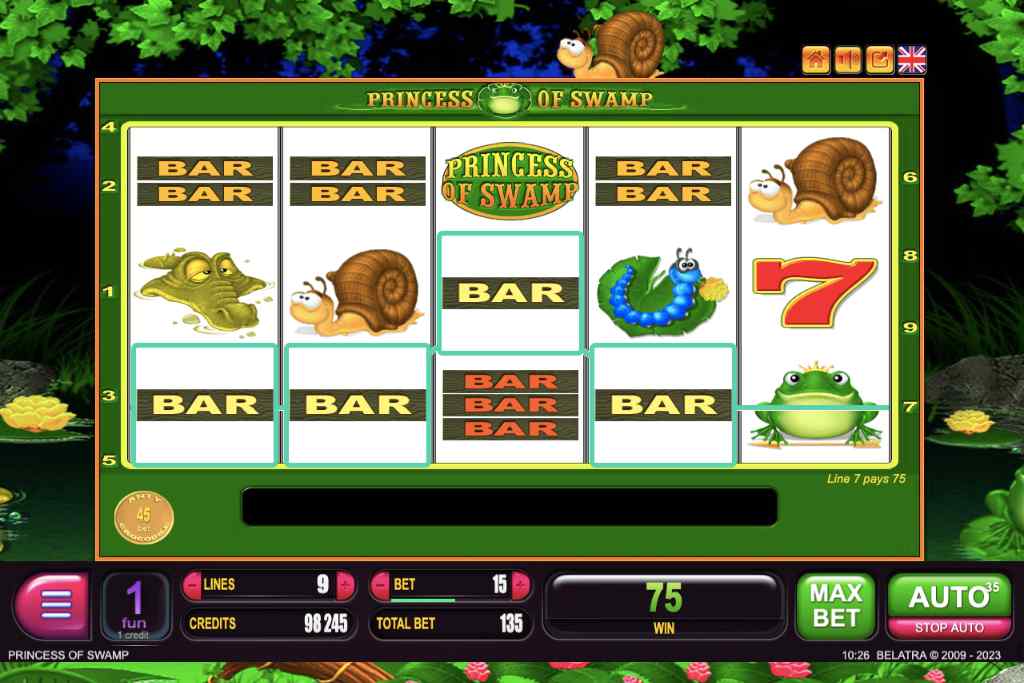Change language via the UK flag
1024x683 pixels.
pyautogui.click(x=912, y=60)
